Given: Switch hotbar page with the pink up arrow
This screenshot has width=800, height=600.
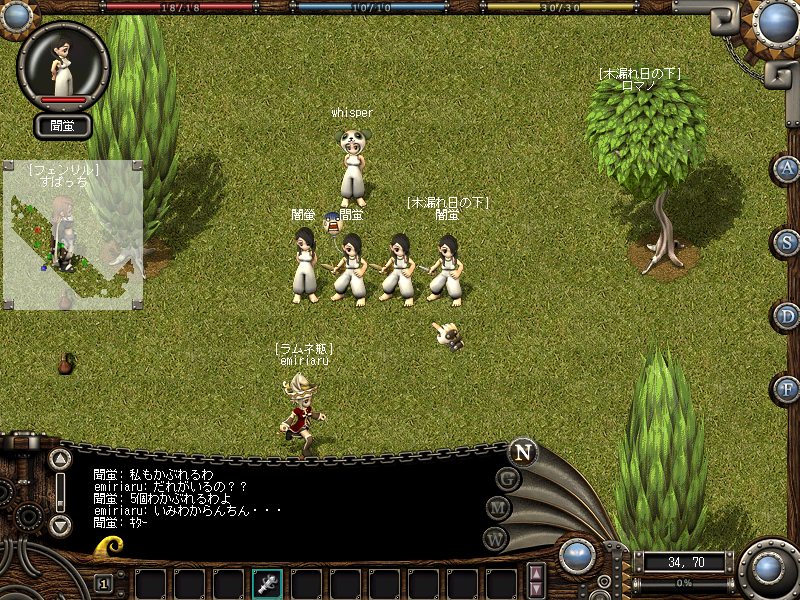Looking at the screenshot, I should coord(537,573).
